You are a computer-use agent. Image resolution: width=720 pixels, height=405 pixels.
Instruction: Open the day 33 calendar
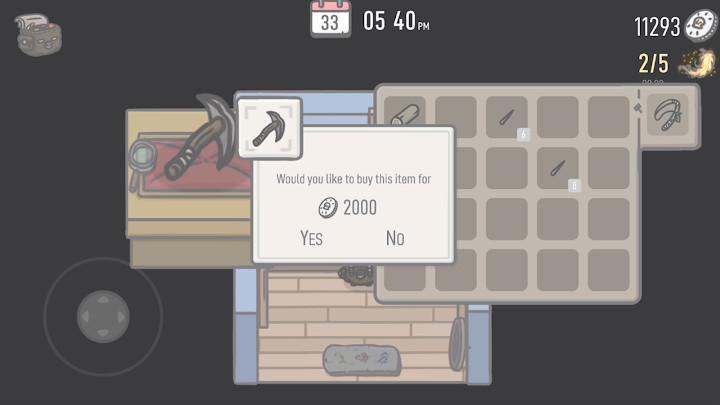click(x=330, y=19)
